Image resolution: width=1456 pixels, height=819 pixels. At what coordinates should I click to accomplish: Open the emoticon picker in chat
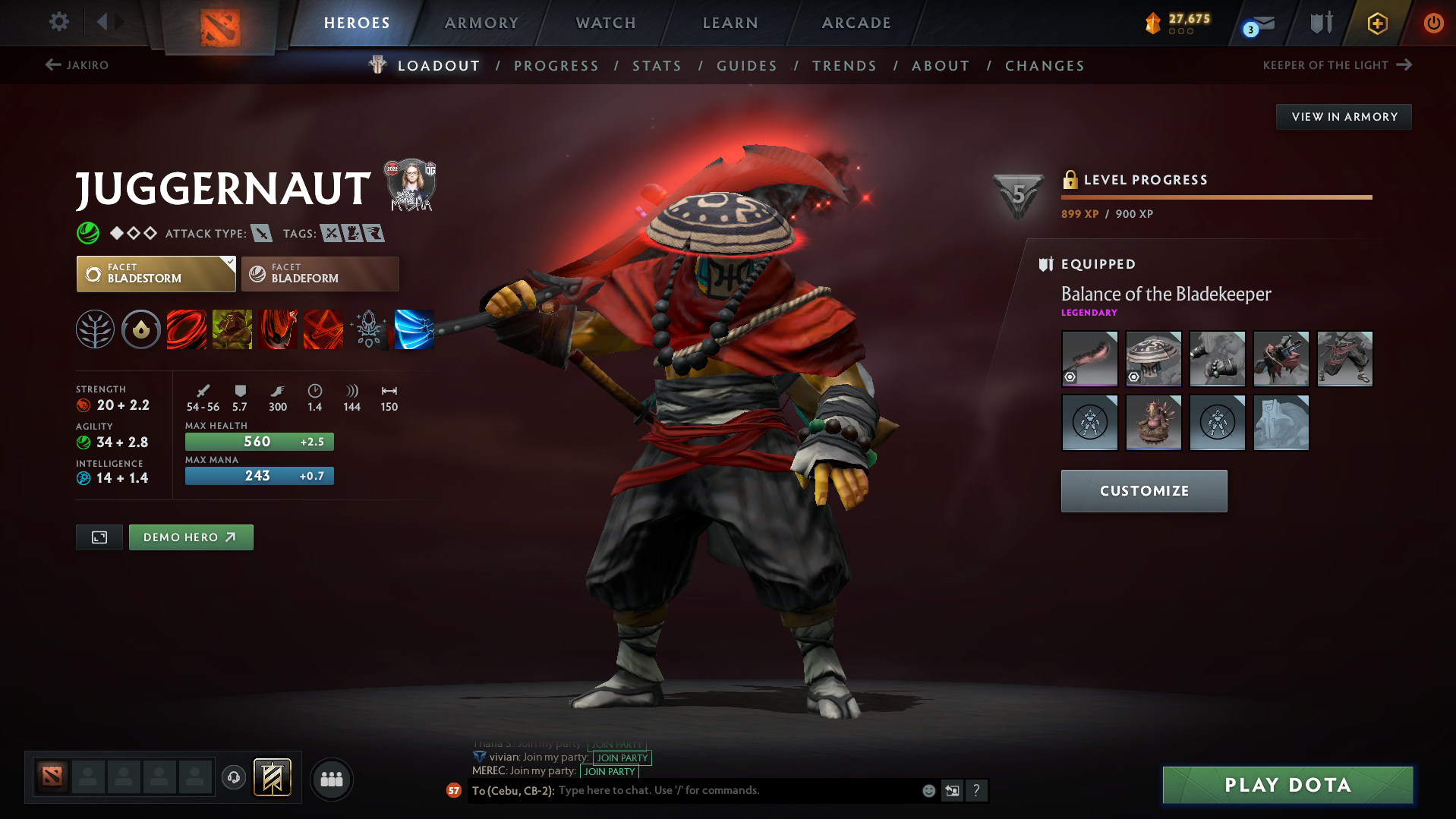(x=928, y=790)
